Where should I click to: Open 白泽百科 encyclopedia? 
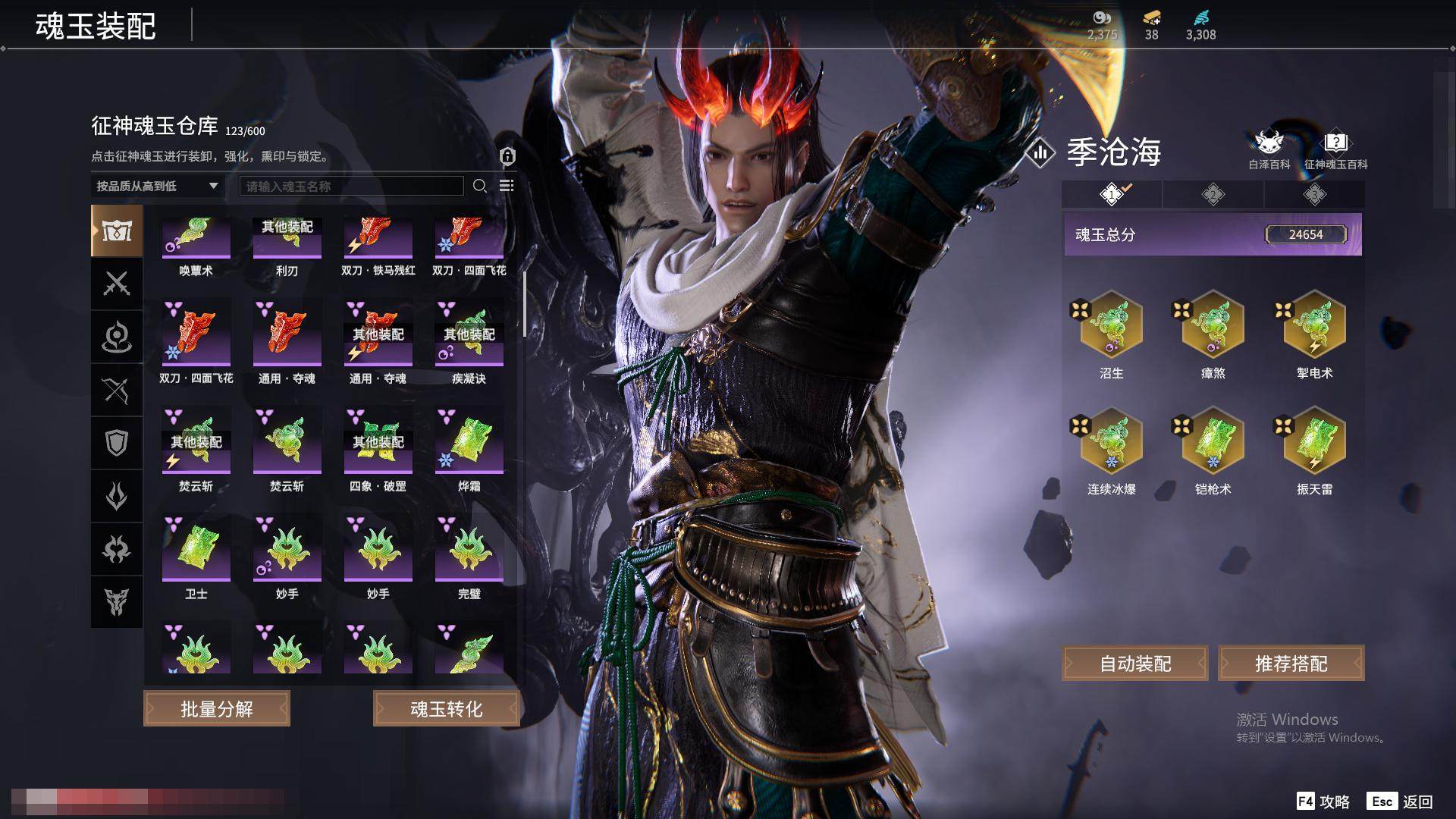coord(1269,149)
